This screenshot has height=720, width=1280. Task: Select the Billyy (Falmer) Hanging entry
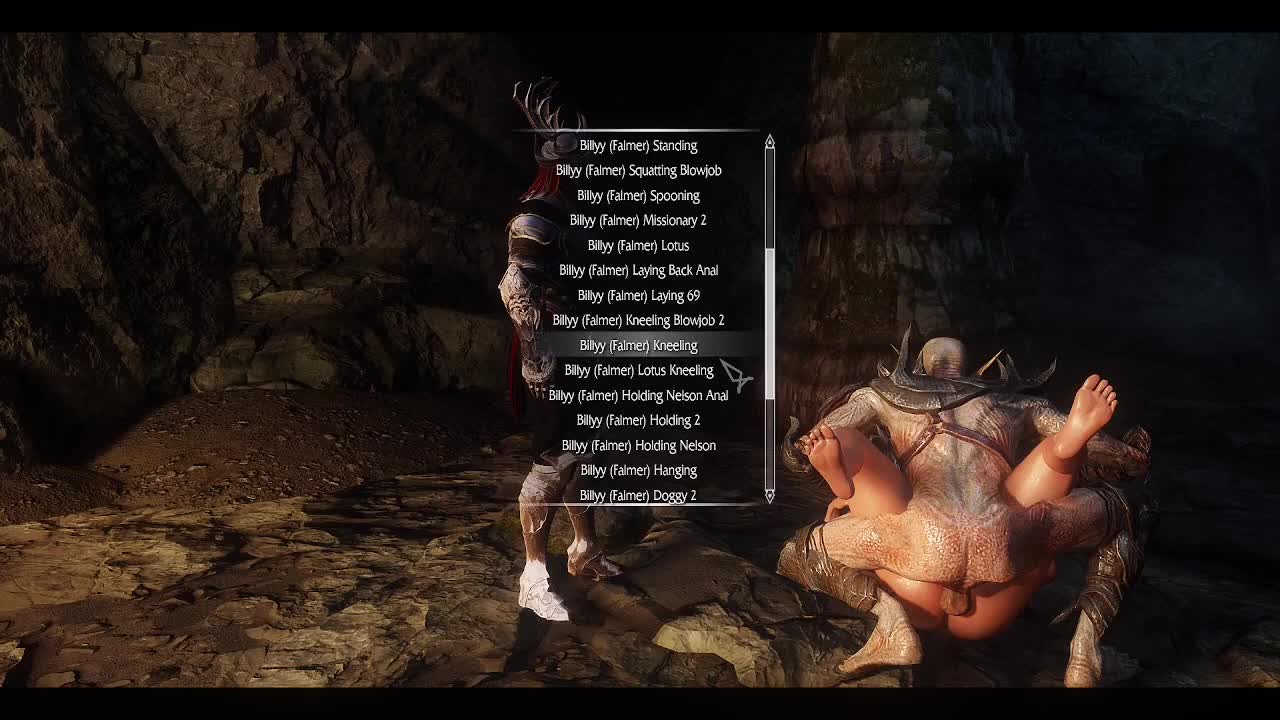click(638, 471)
